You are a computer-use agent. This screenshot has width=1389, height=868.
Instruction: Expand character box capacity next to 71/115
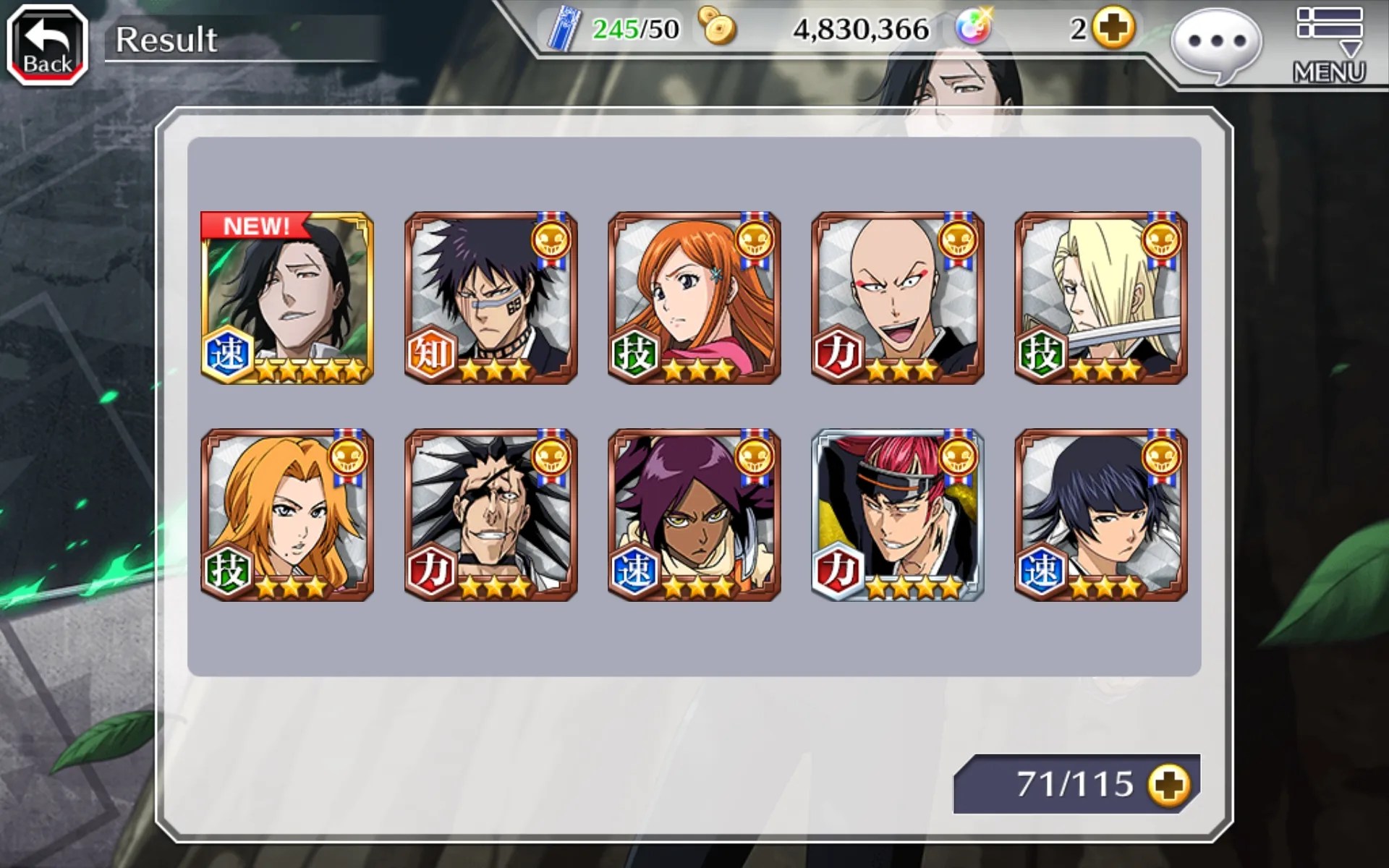[x=1168, y=785]
